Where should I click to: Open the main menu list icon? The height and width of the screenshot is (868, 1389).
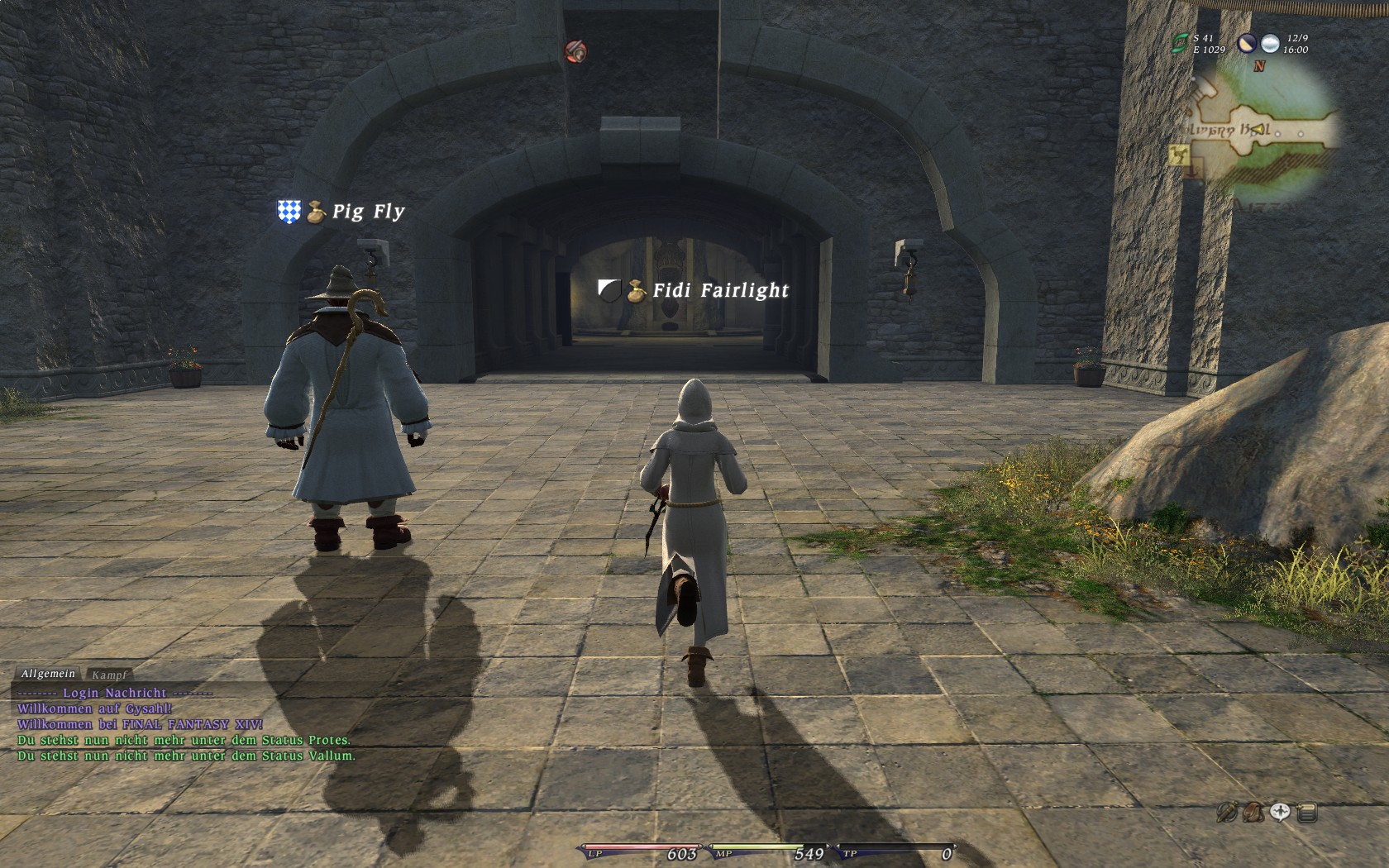(x=1307, y=813)
